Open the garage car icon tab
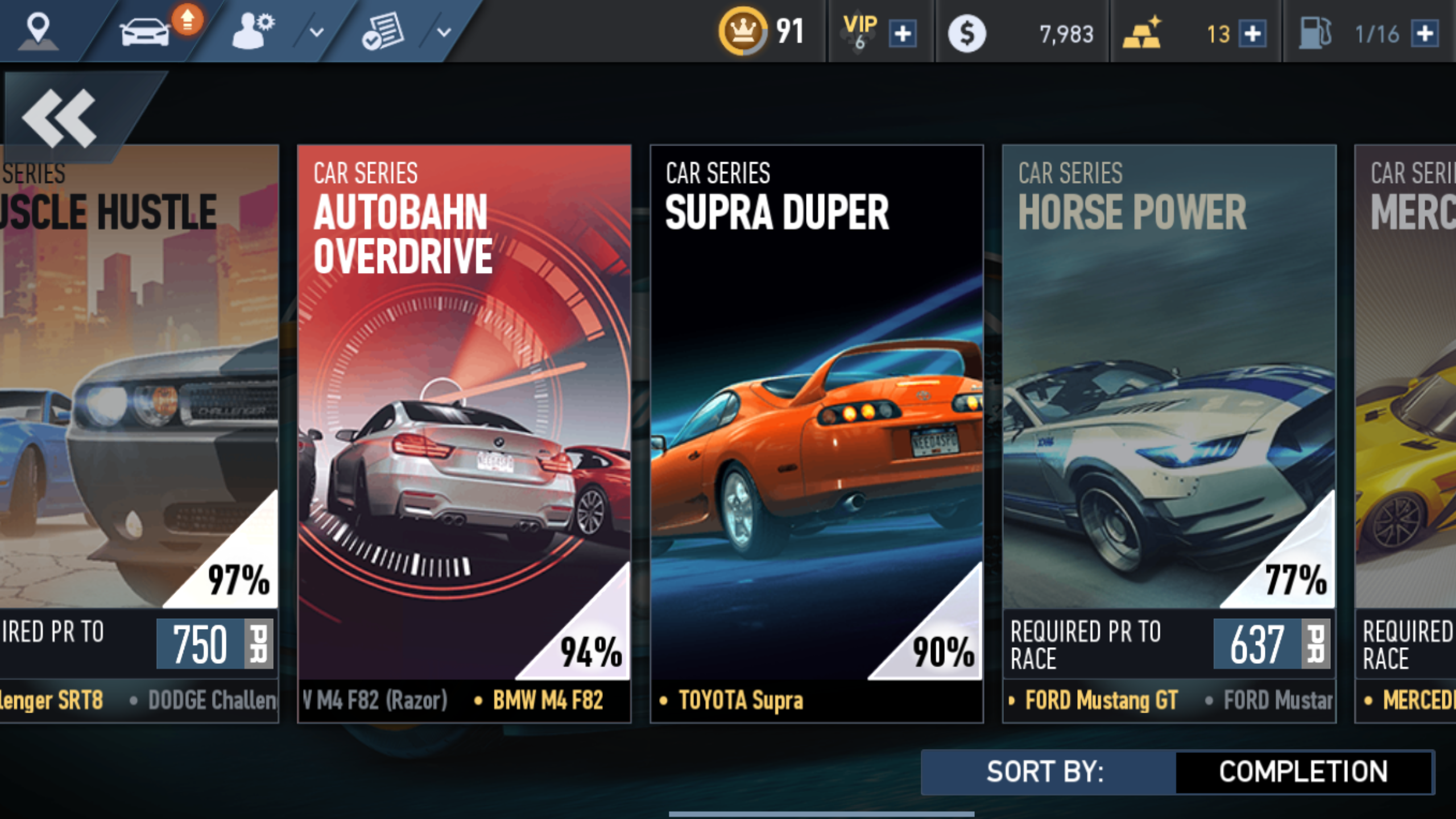Screen dimensions: 1456x819 click(x=145, y=32)
